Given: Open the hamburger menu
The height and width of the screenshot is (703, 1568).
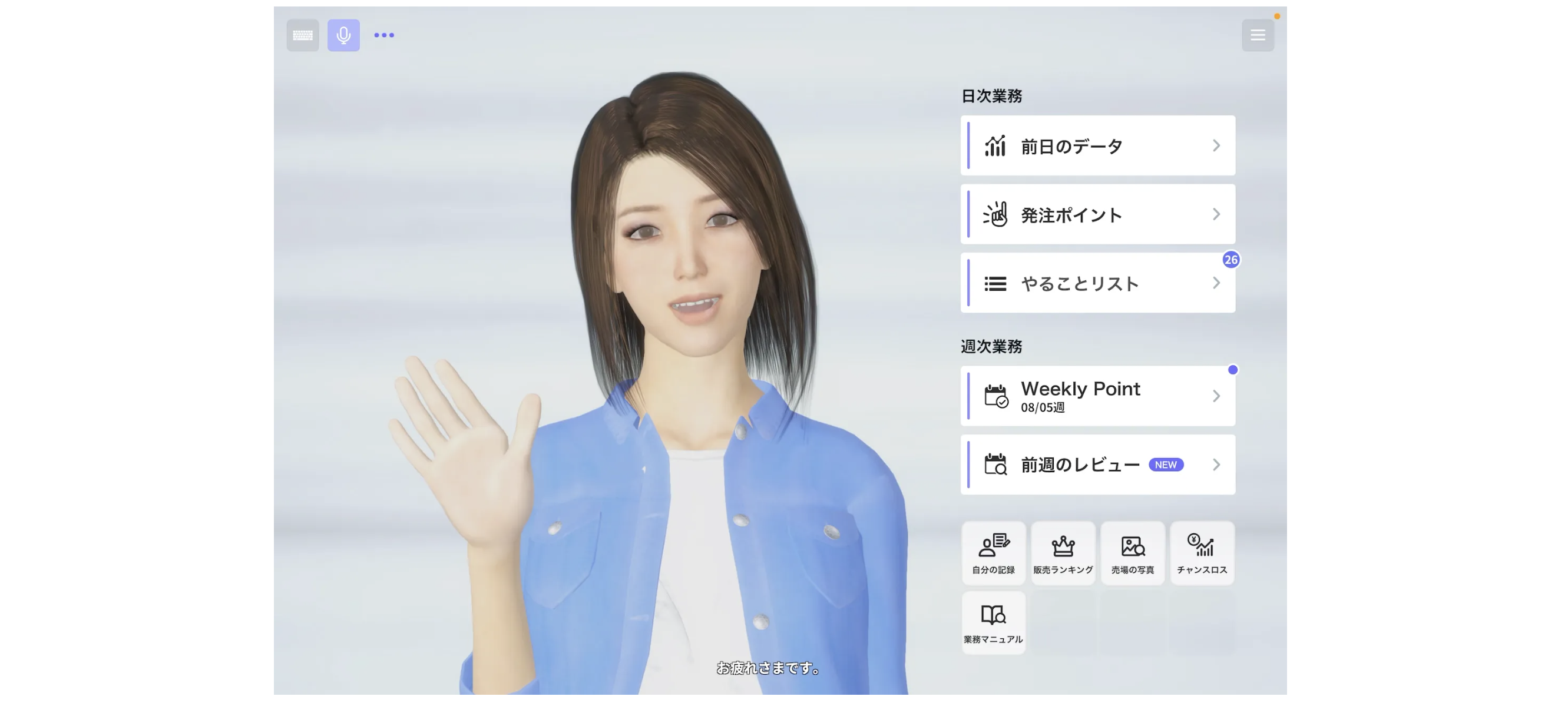Looking at the screenshot, I should [1258, 35].
